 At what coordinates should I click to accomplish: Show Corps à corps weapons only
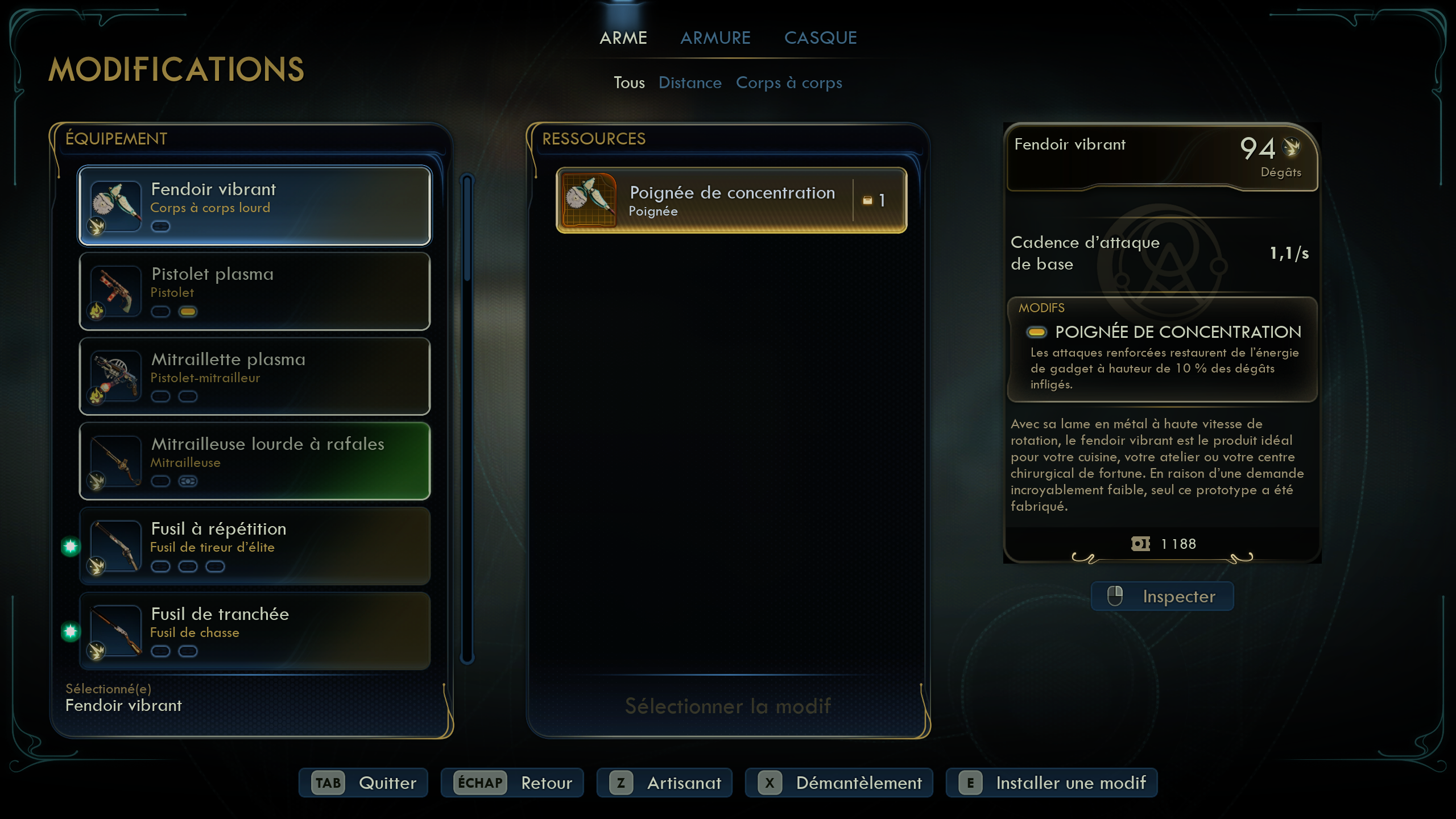click(x=788, y=83)
